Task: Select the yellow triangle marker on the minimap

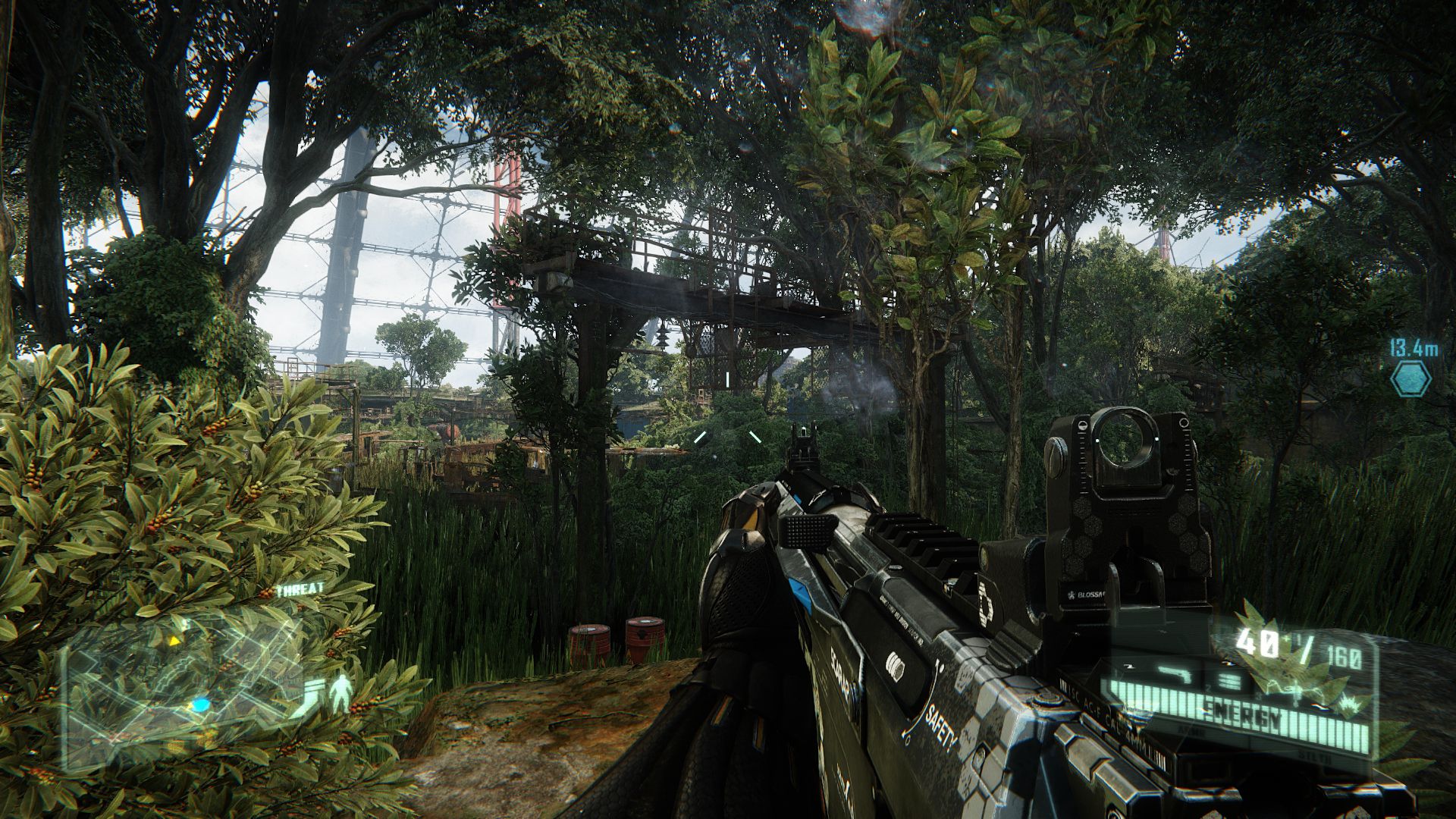Action: coord(175,641)
